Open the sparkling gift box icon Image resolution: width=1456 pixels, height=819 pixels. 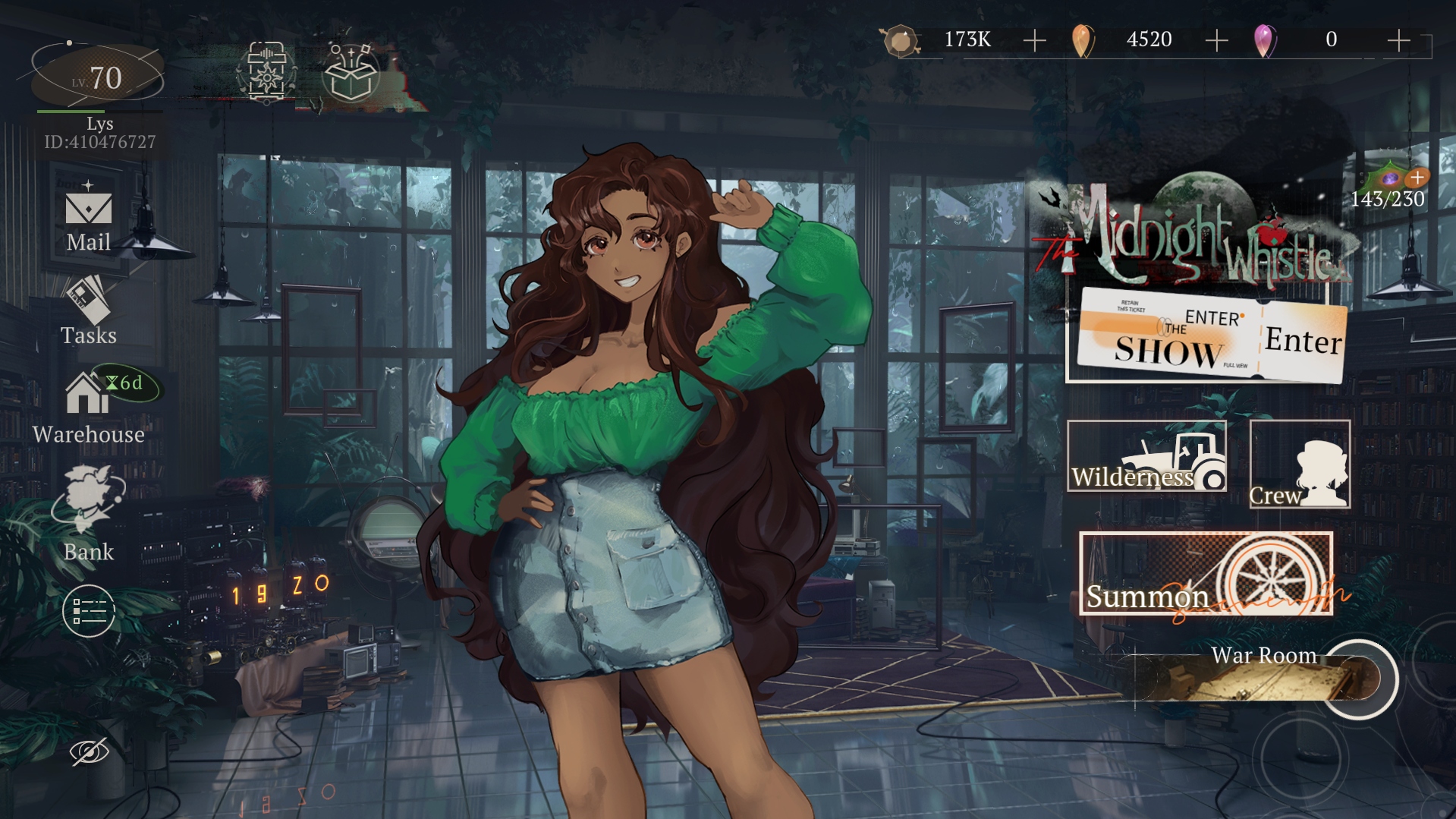(x=351, y=73)
